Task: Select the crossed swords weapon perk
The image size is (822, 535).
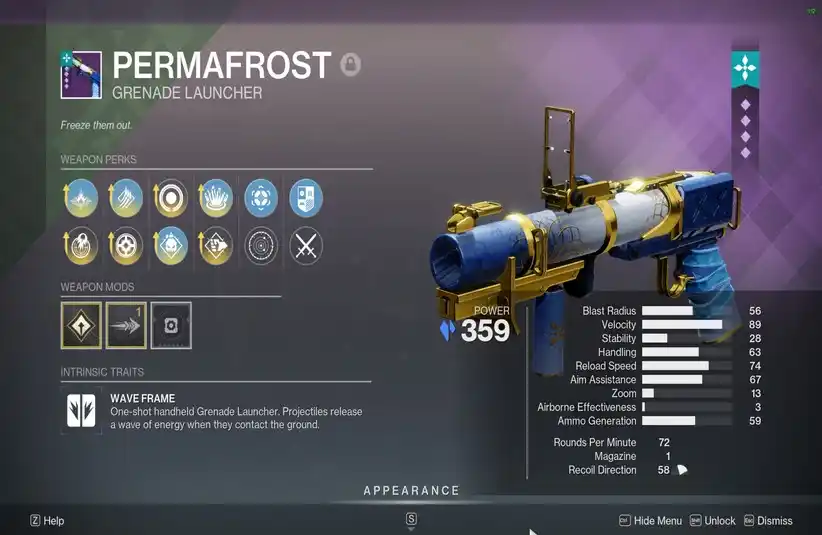Action: [x=306, y=246]
